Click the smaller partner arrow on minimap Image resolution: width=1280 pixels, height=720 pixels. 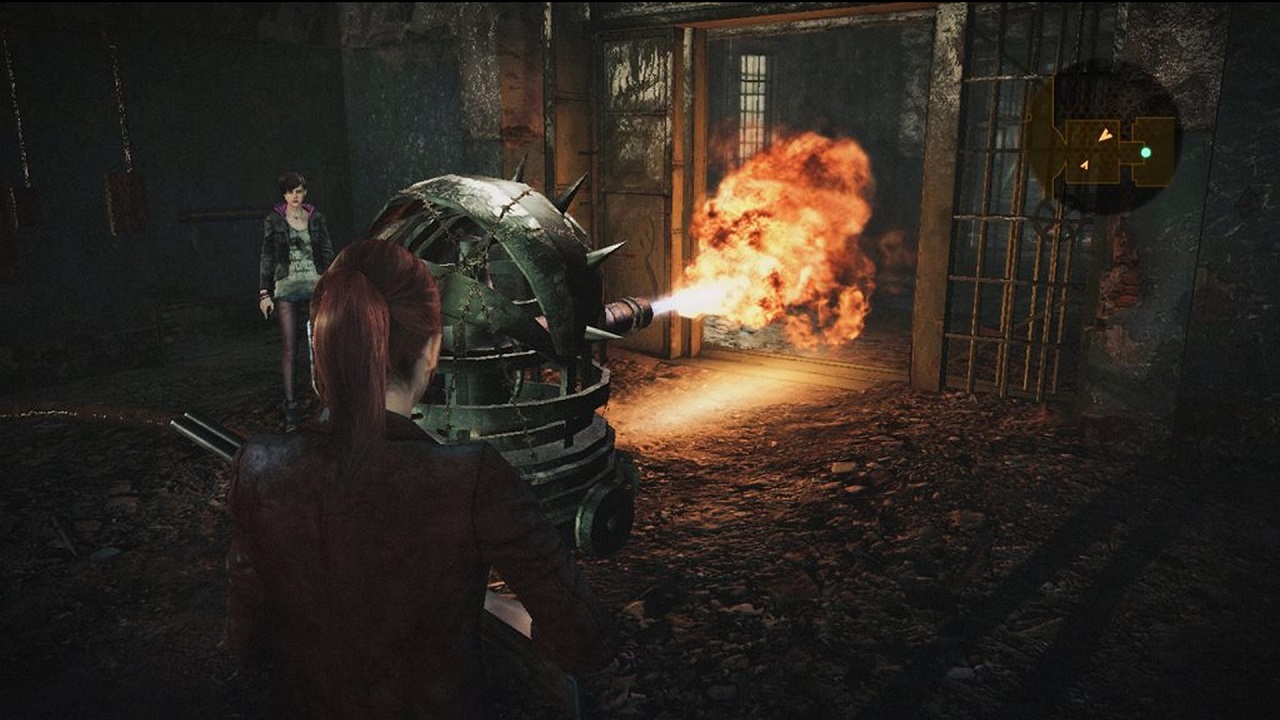1085,164
